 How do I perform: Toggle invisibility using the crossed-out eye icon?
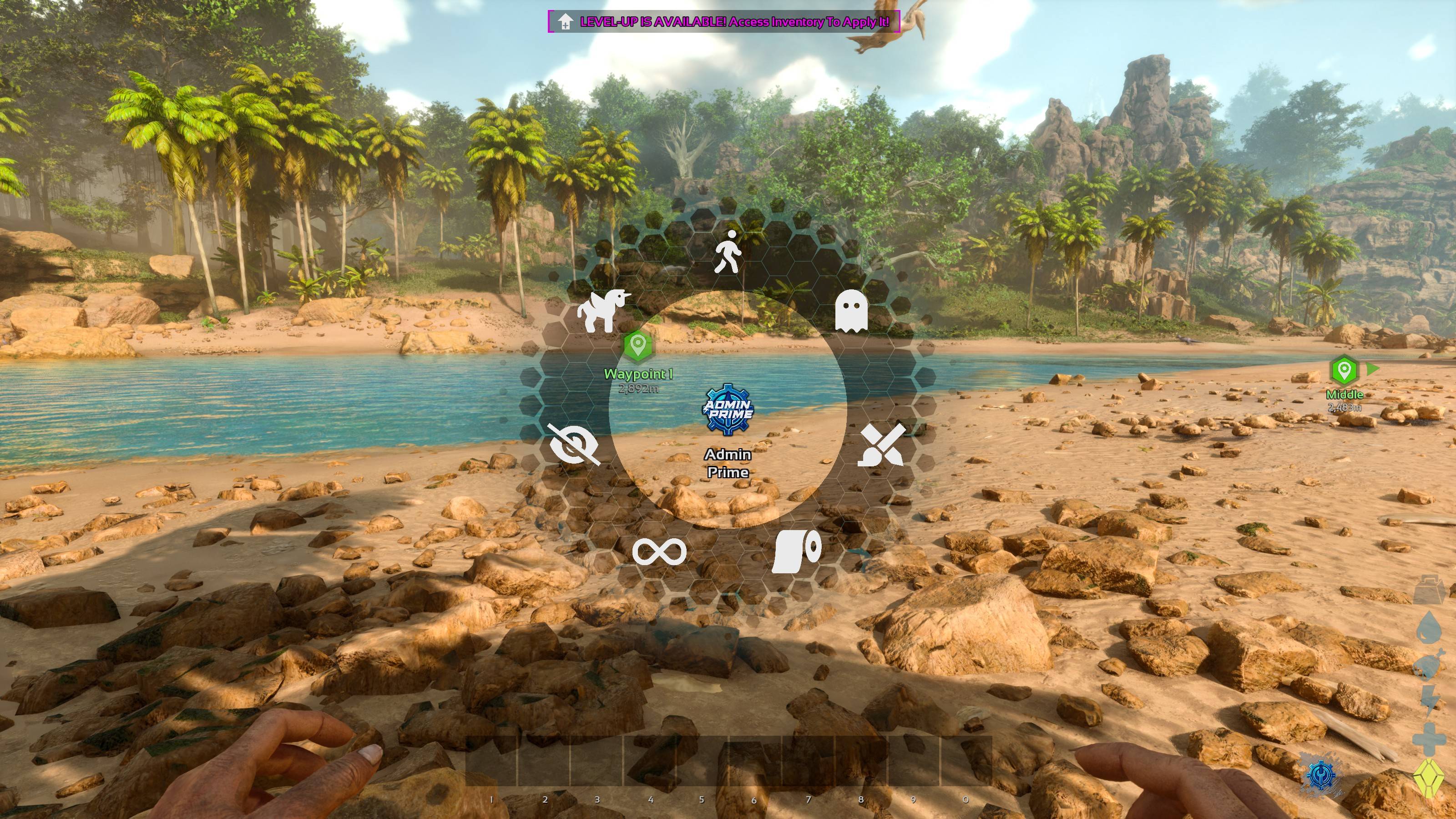(x=572, y=444)
